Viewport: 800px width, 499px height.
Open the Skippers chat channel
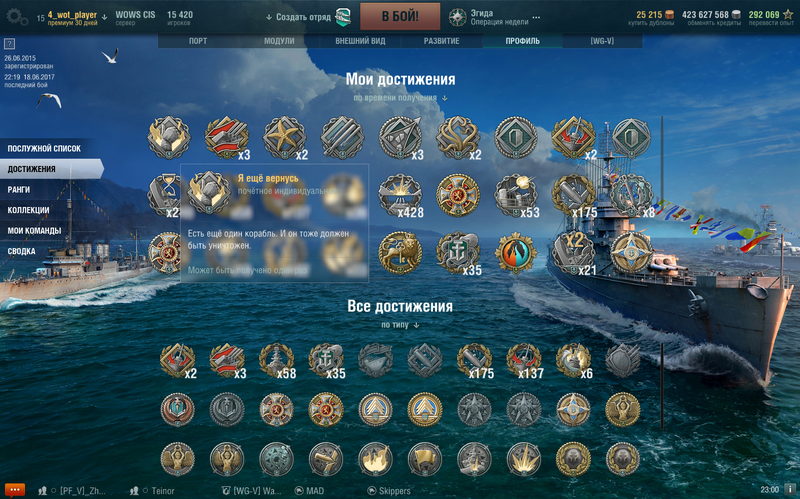point(393,491)
